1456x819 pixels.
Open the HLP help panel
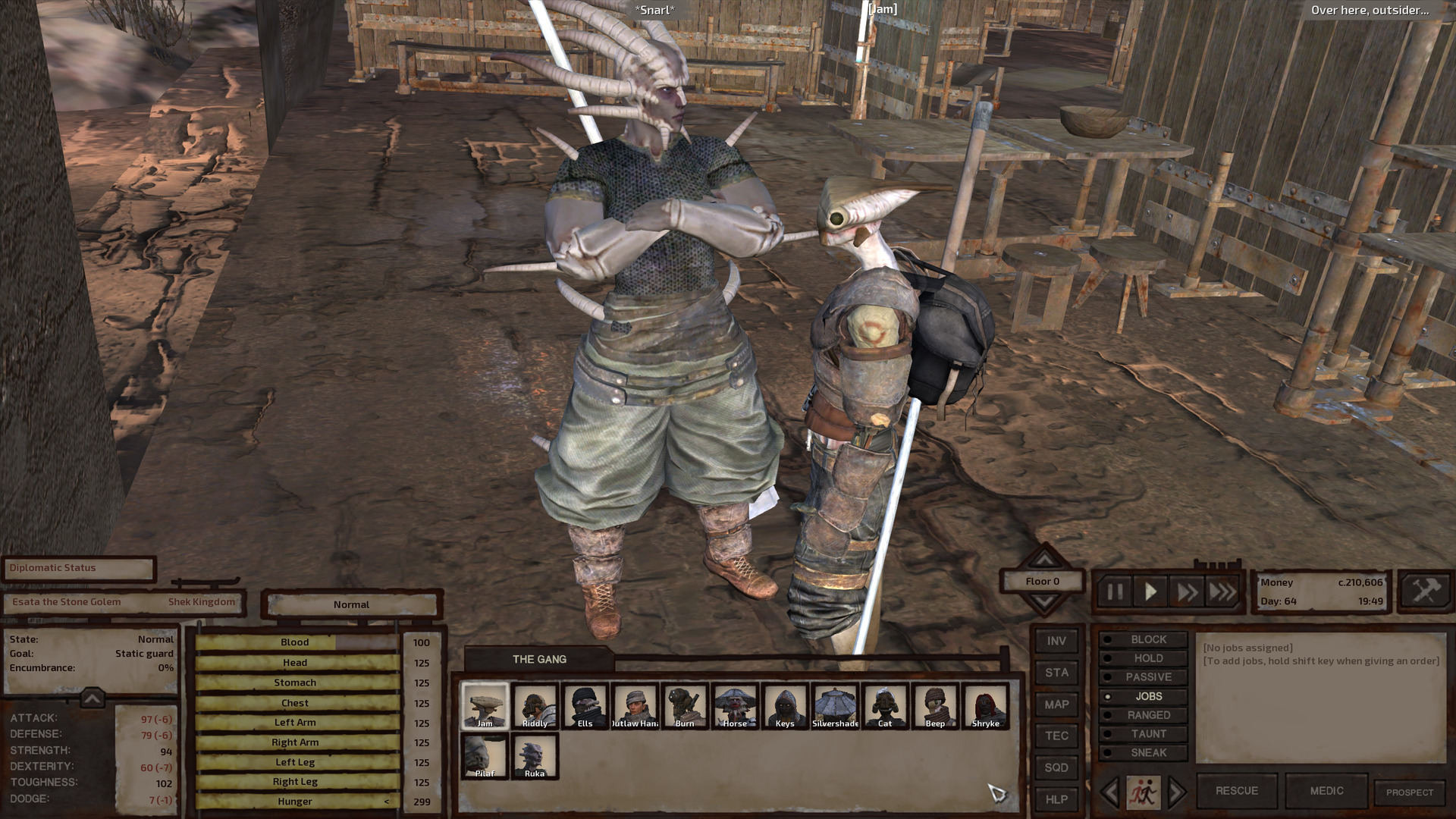(x=1056, y=799)
